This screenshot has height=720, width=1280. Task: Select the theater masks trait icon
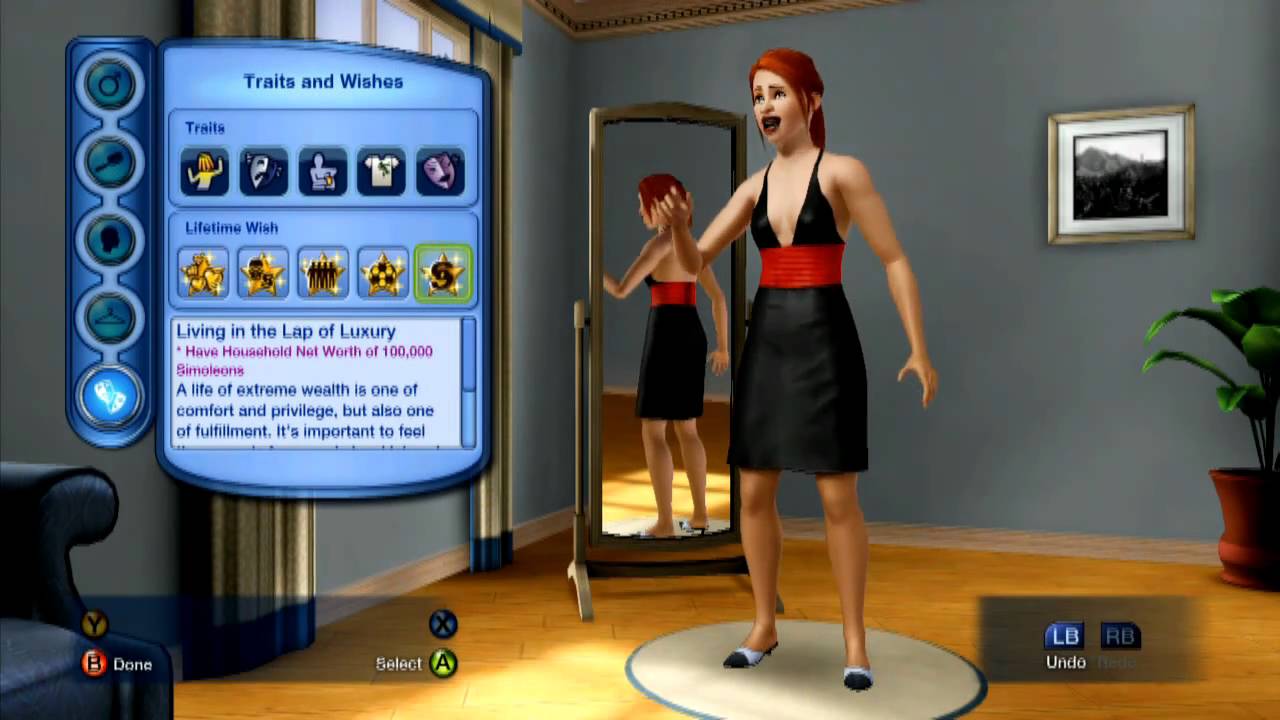pyautogui.click(x=262, y=172)
